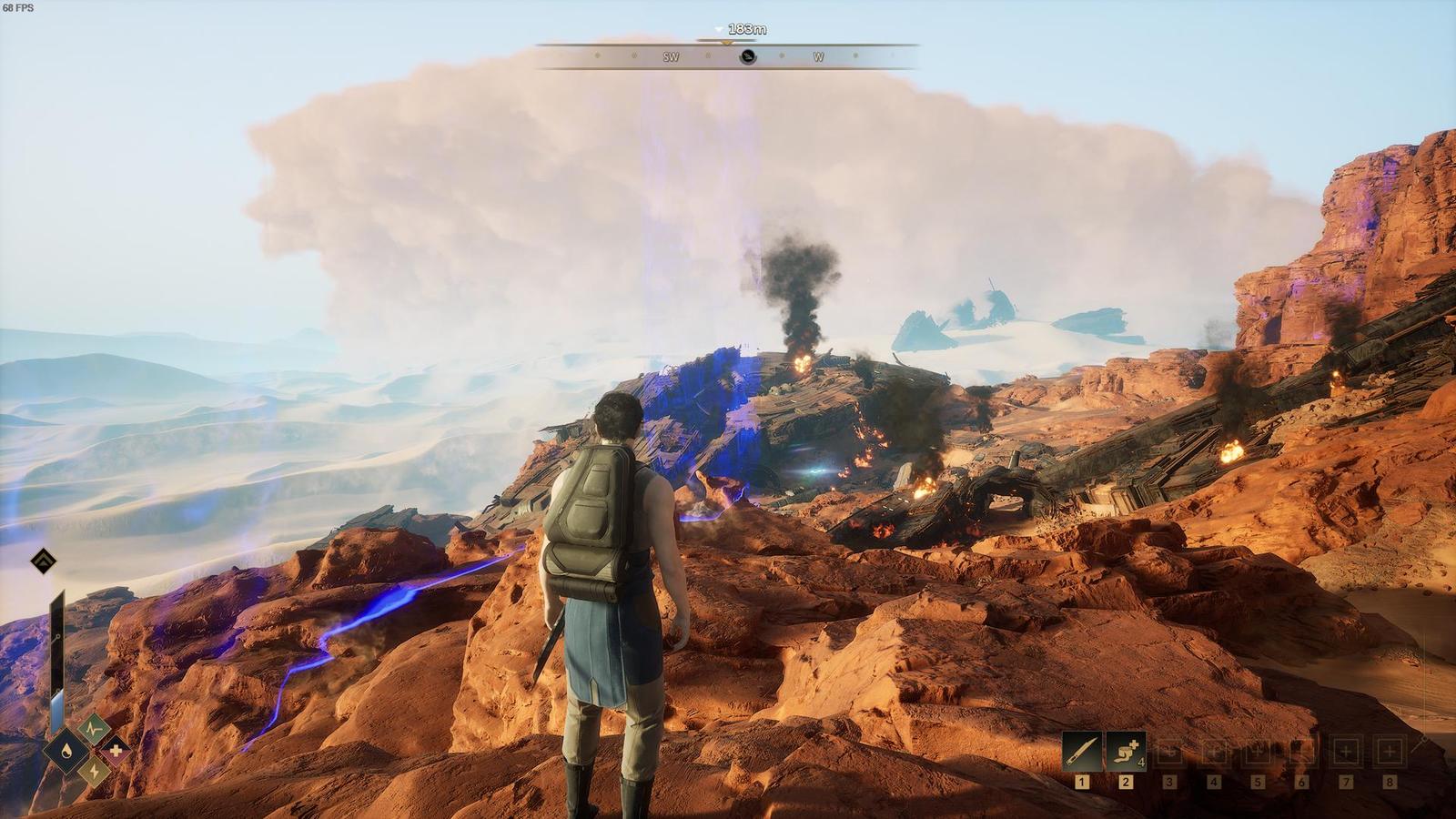Click the white chevron above the 183m label

pyautogui.click(x=719, y=29)
